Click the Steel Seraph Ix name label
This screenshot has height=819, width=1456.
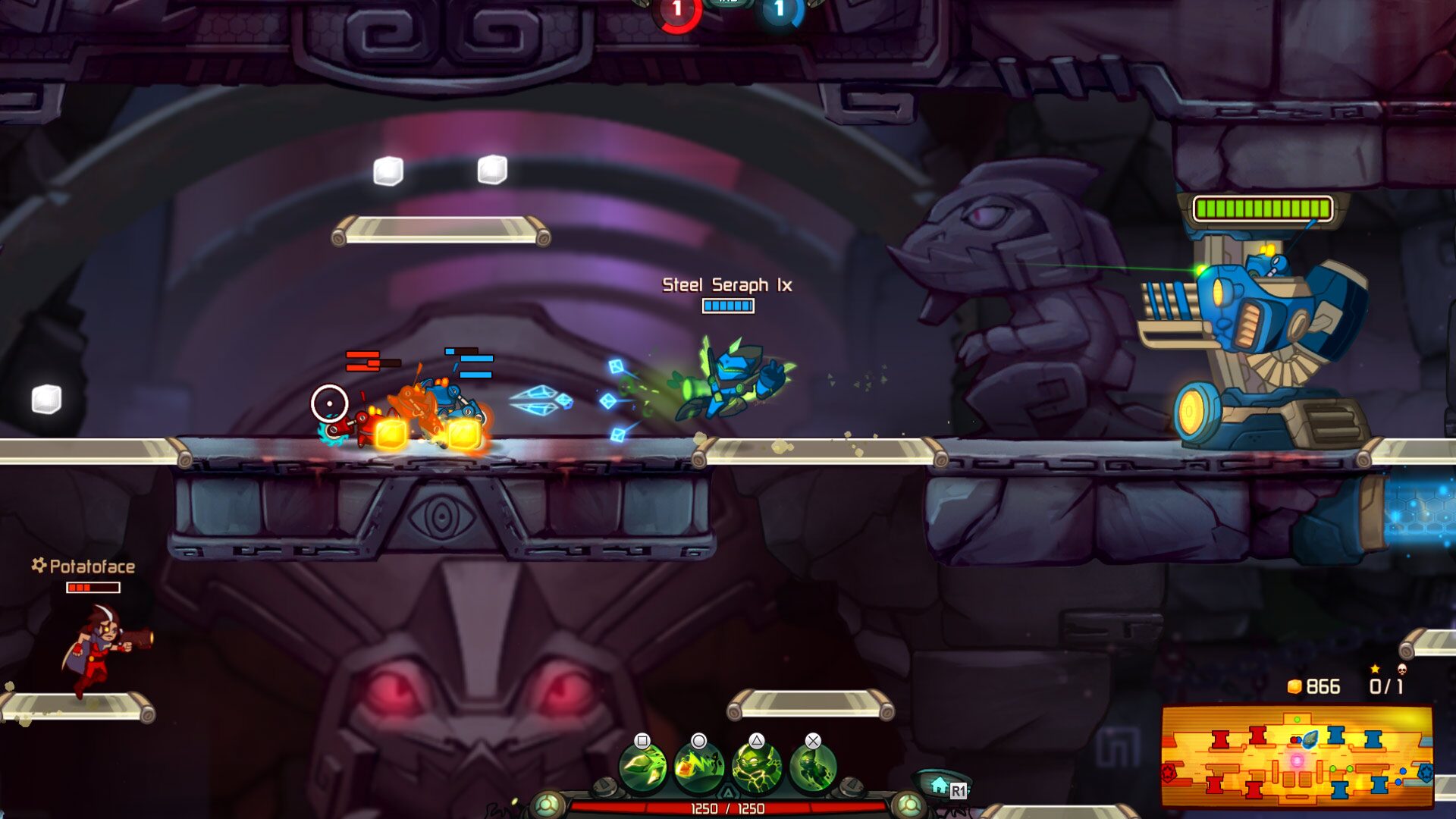coord(727,287)
